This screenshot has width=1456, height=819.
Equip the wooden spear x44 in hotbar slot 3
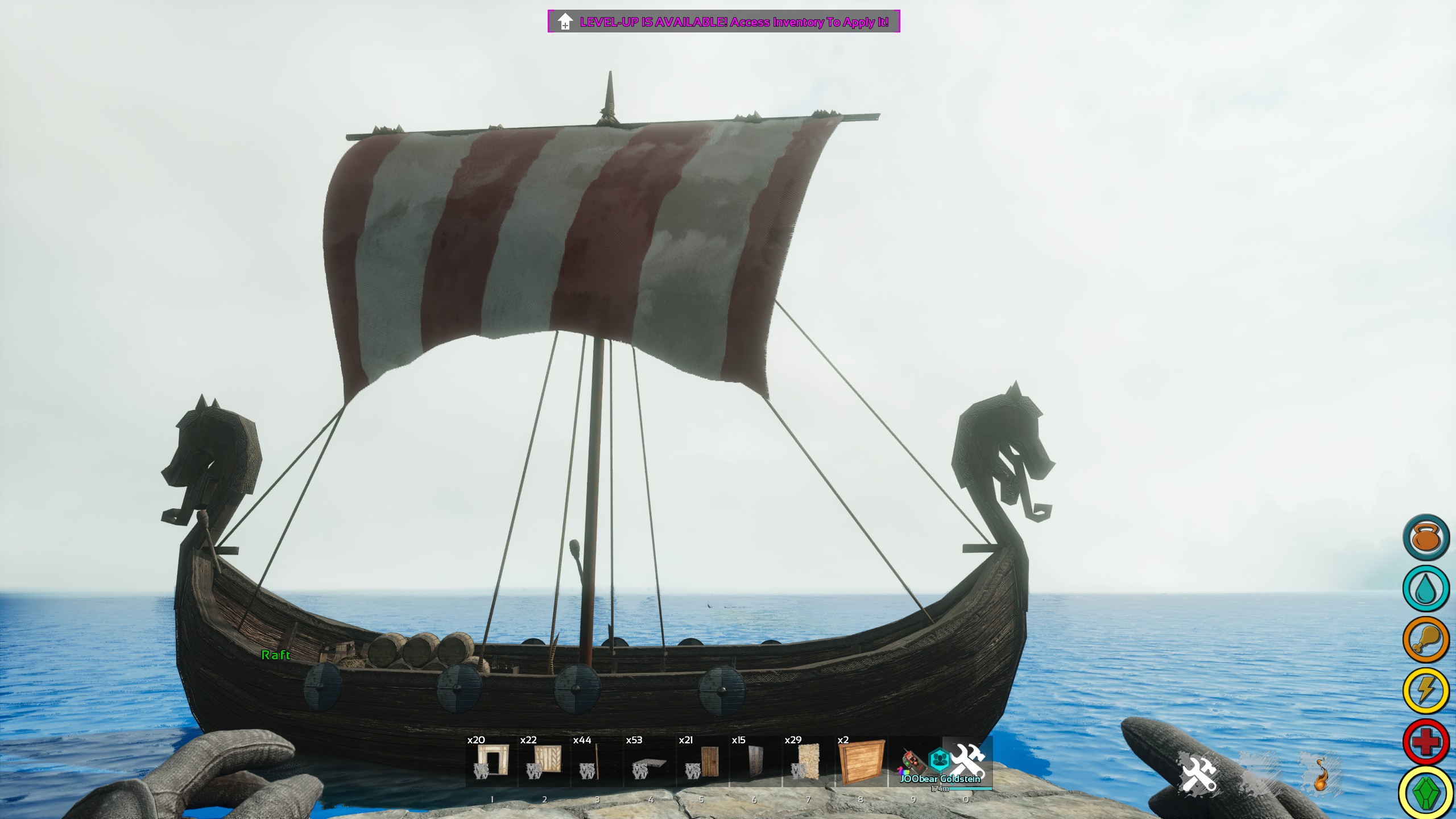[x=596, y=762]
